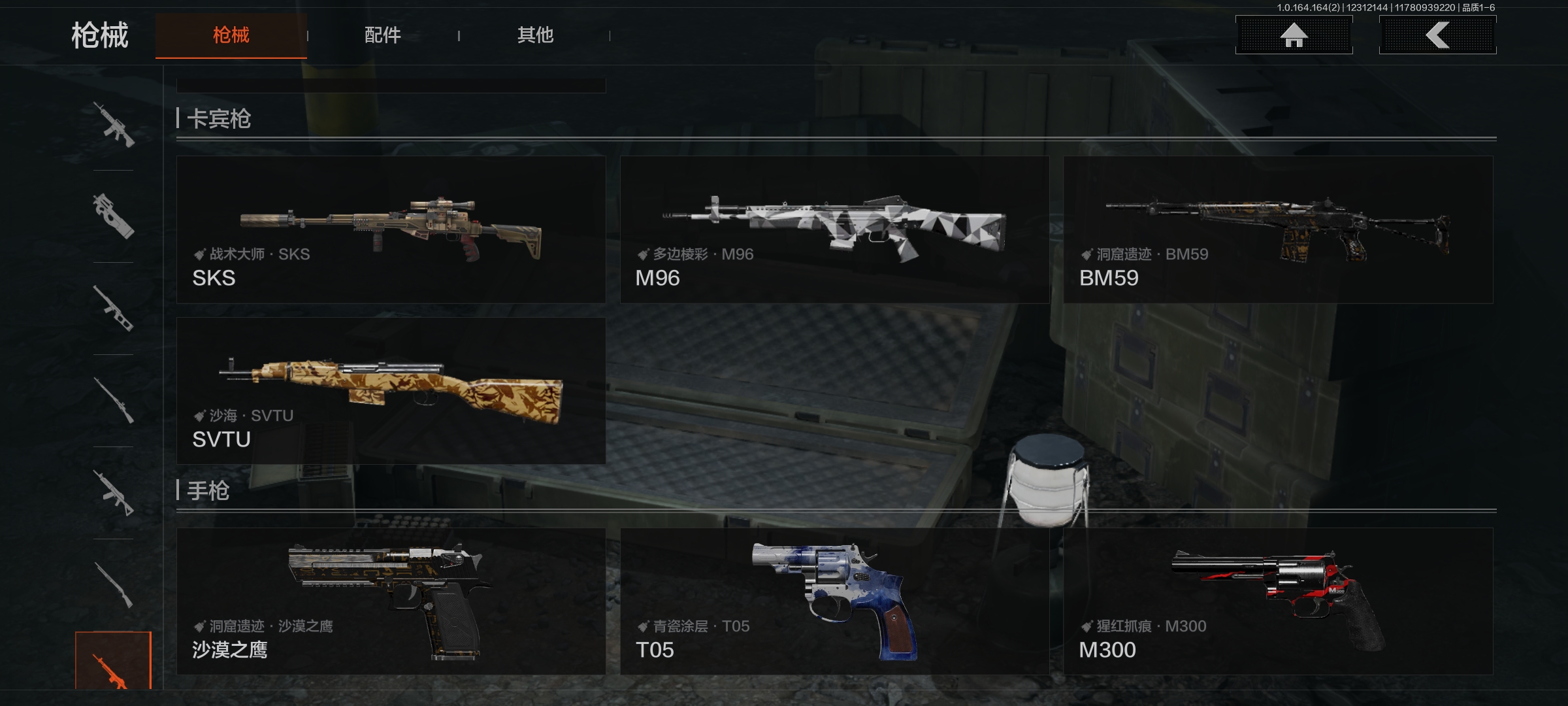Viewport: 1568px width, 706px height.
Task: Choose the T05 revolver card
Action: (834, 601)
